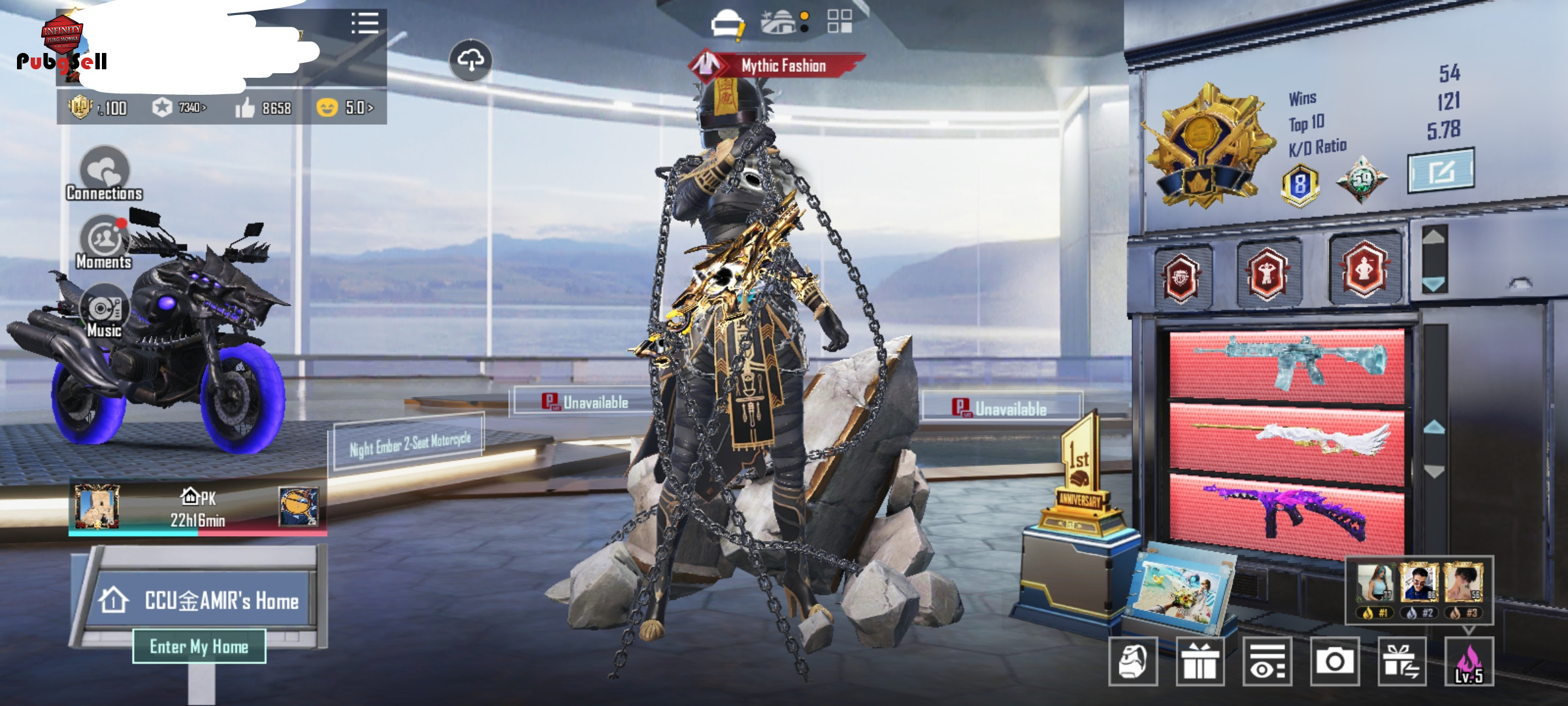Open the Mythic Fashion banner
This screenshot has height=706, width=1568.
coord(777,65)
